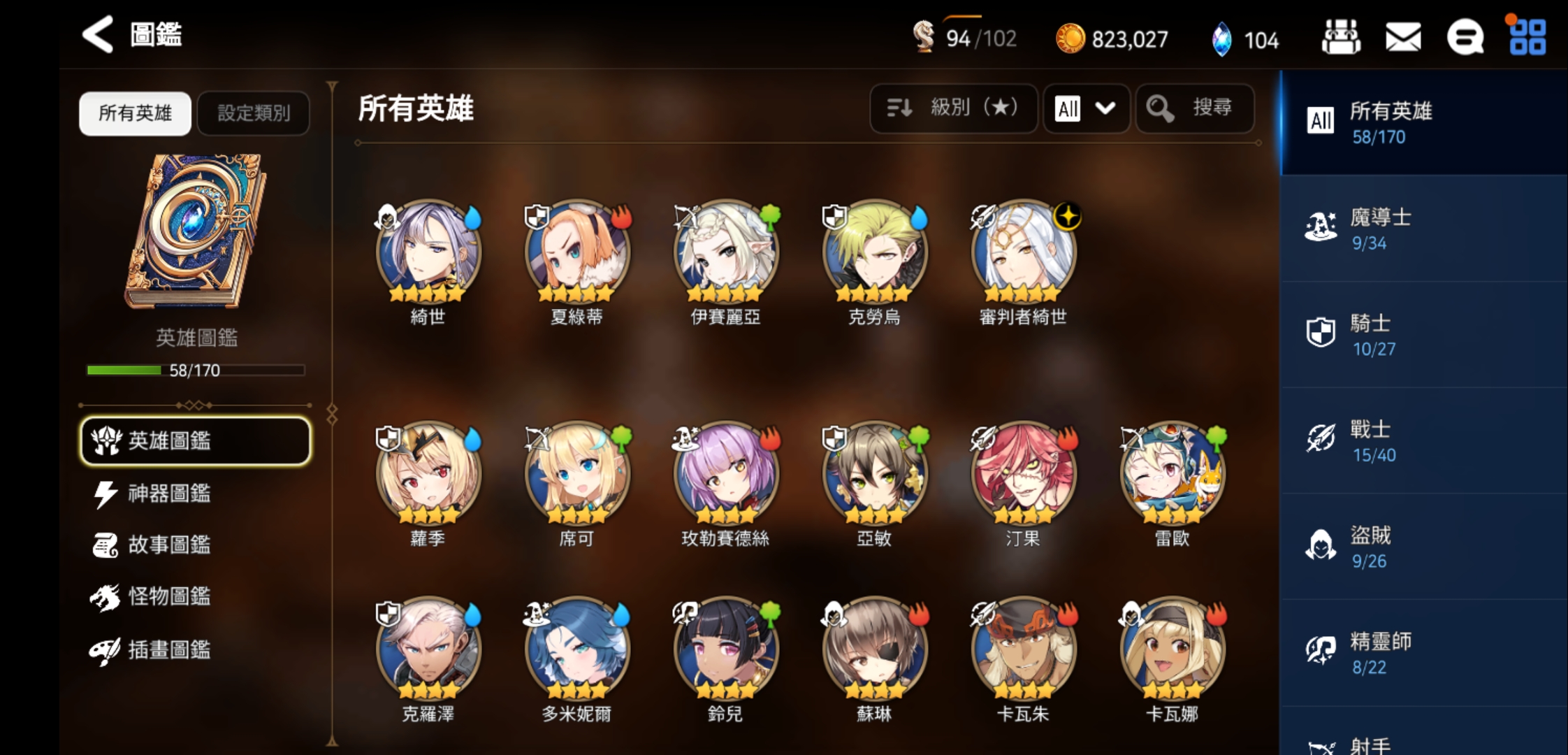Select the 所有英雄 tab
This screenshot has height=755, width=1568.
click(134, 113)
